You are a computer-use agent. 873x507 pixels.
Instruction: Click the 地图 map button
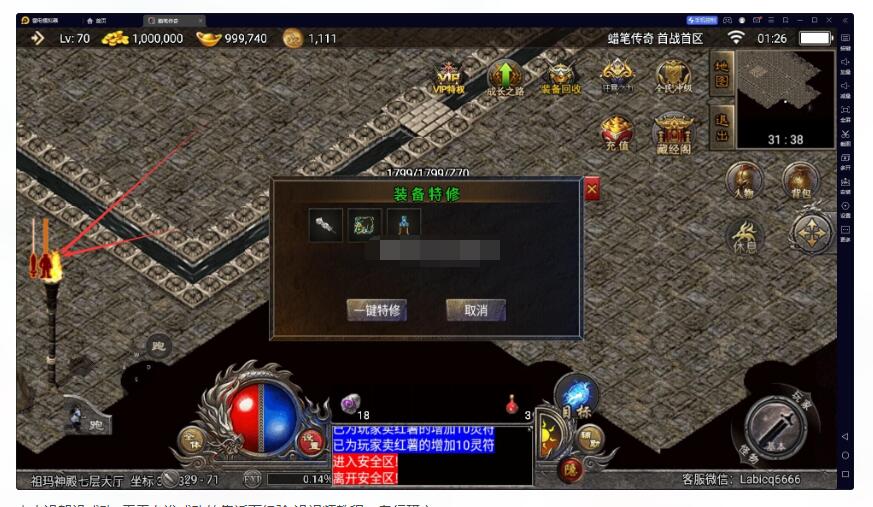tap(719, 75)
